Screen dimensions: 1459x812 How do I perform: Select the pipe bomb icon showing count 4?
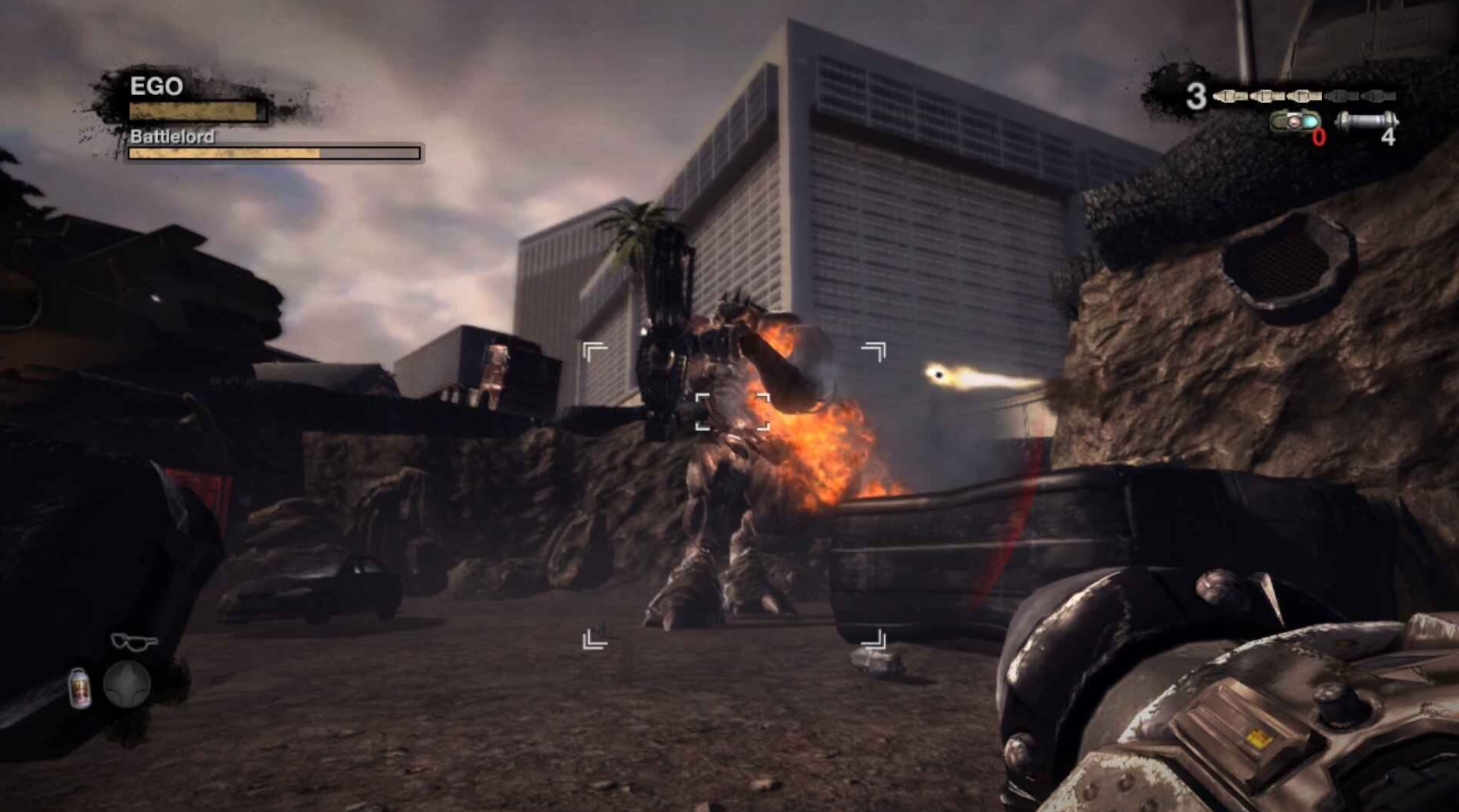(1367, 121)
